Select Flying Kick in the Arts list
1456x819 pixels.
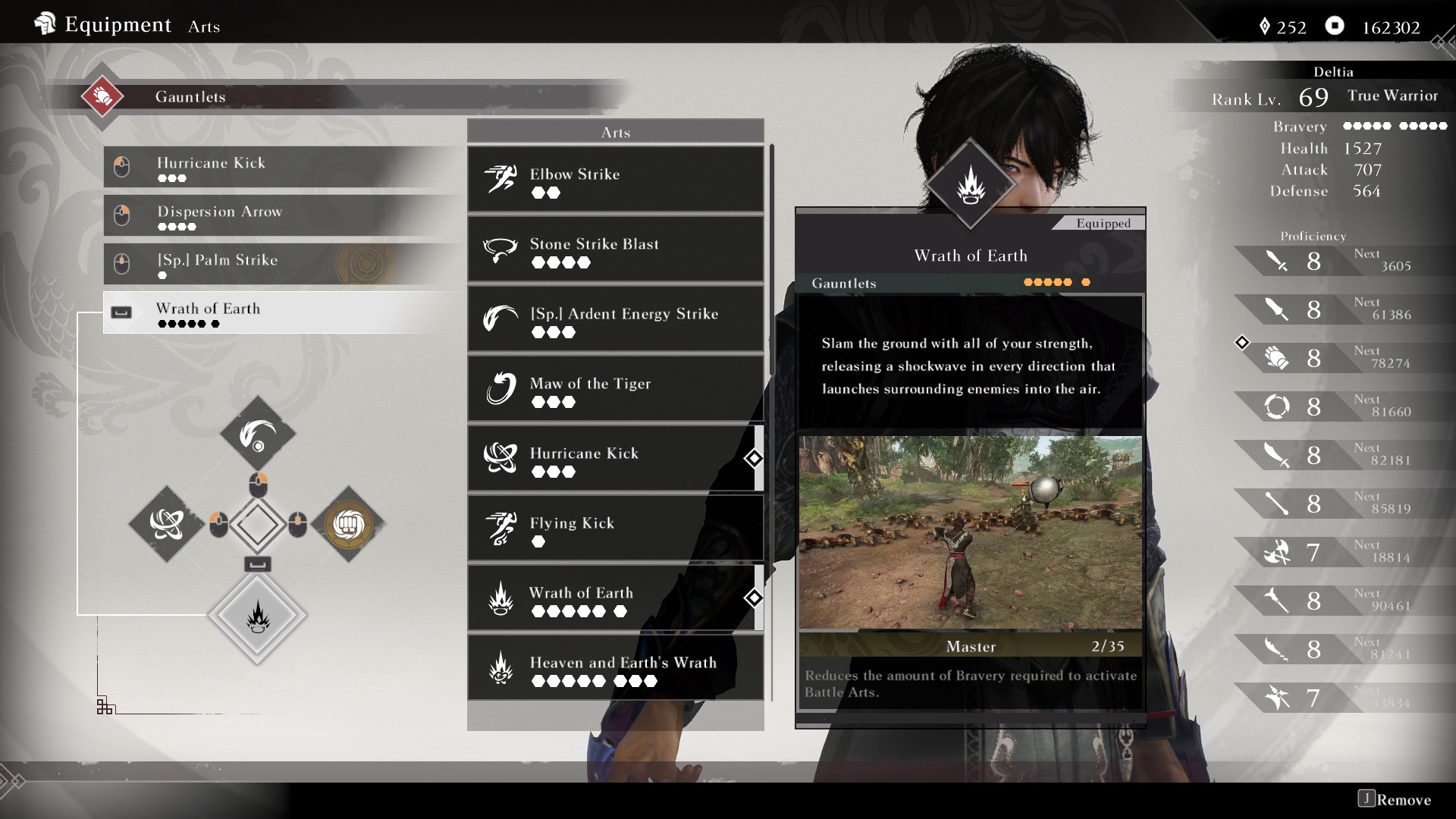click(615, 529)
